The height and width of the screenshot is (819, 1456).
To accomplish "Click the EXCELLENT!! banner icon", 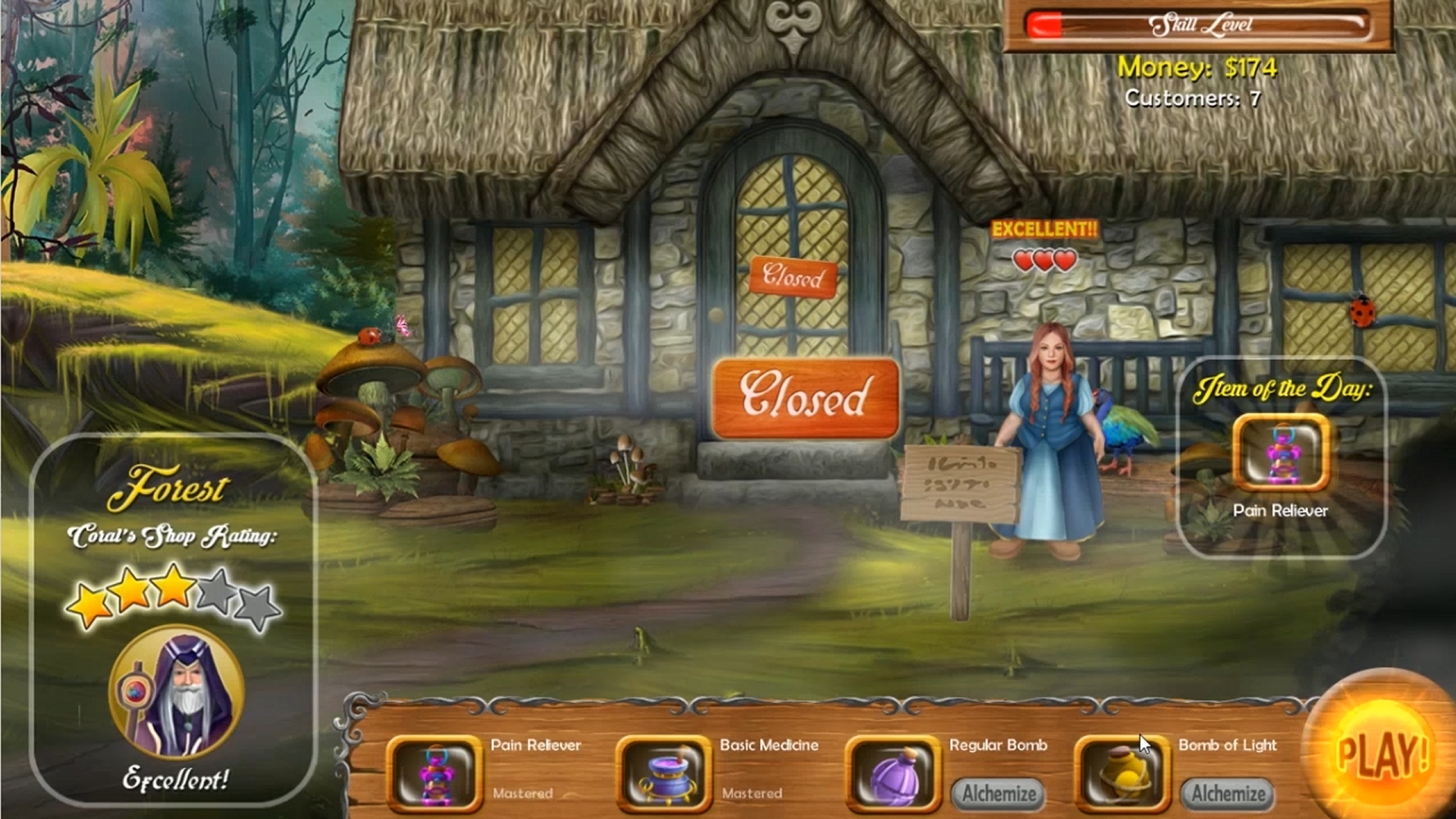I will click(1046, 227).
